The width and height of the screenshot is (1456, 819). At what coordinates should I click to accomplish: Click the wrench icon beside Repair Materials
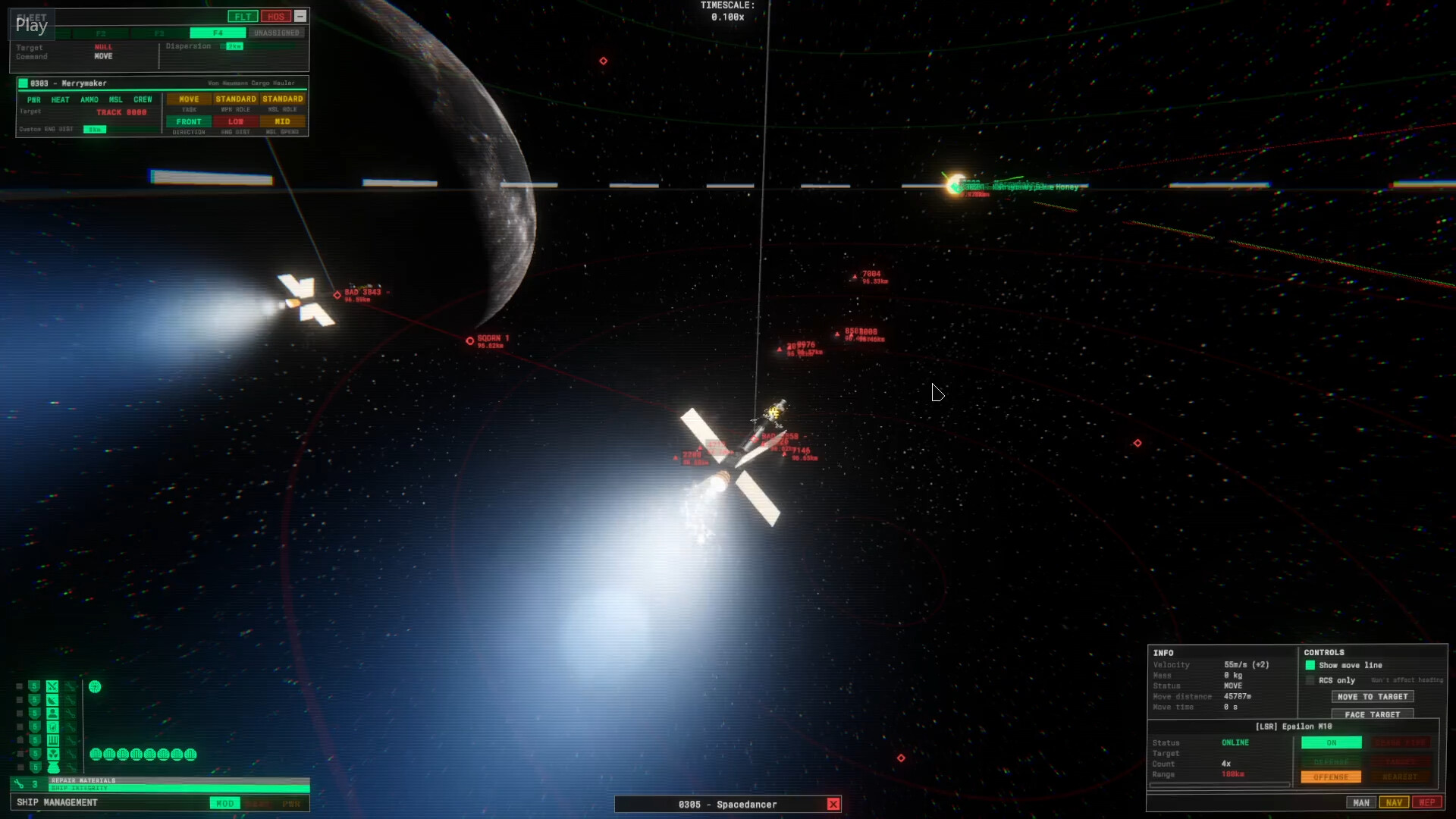tap(20, 783)
